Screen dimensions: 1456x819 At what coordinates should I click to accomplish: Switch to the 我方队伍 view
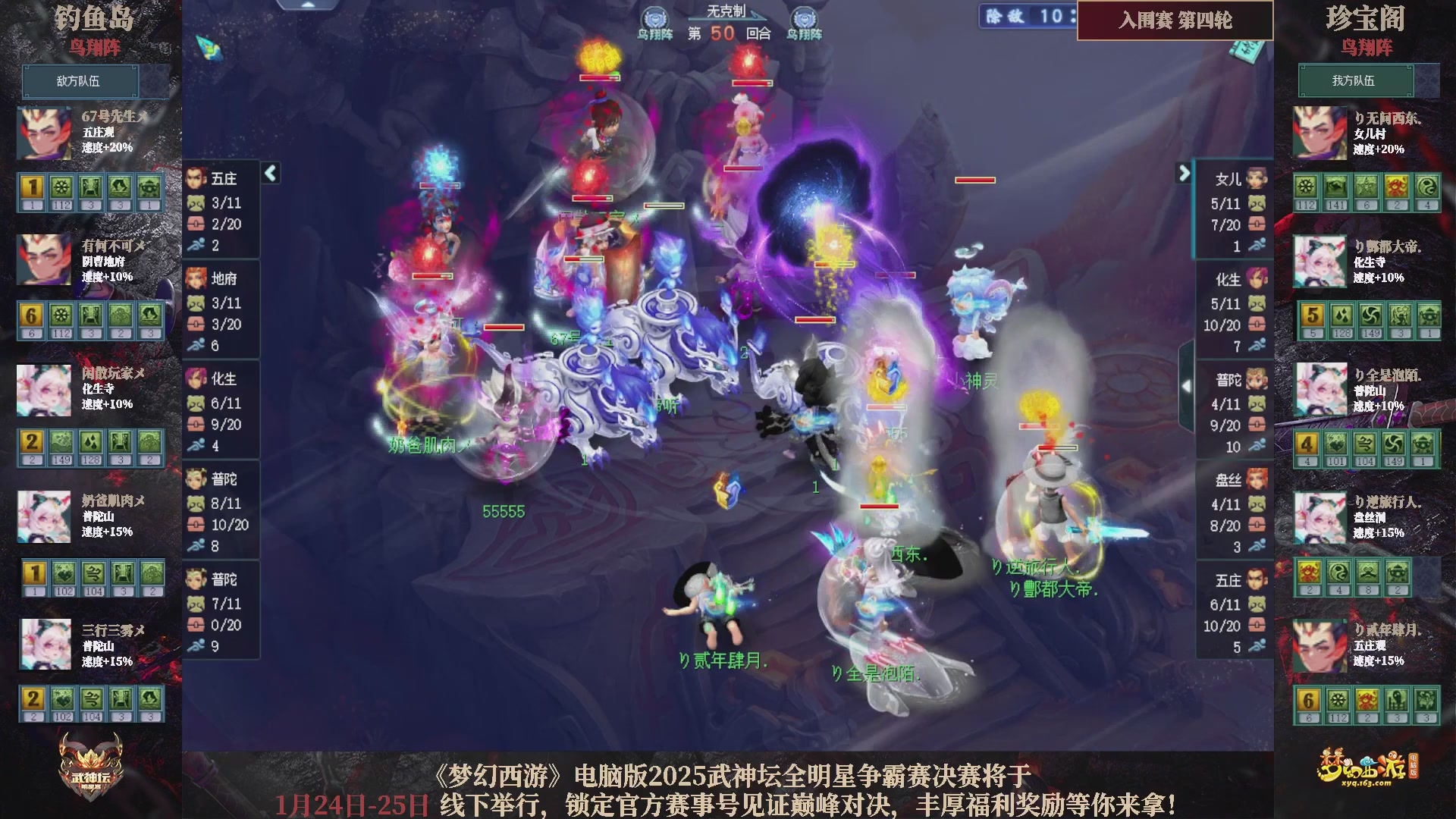point(1357,81)
